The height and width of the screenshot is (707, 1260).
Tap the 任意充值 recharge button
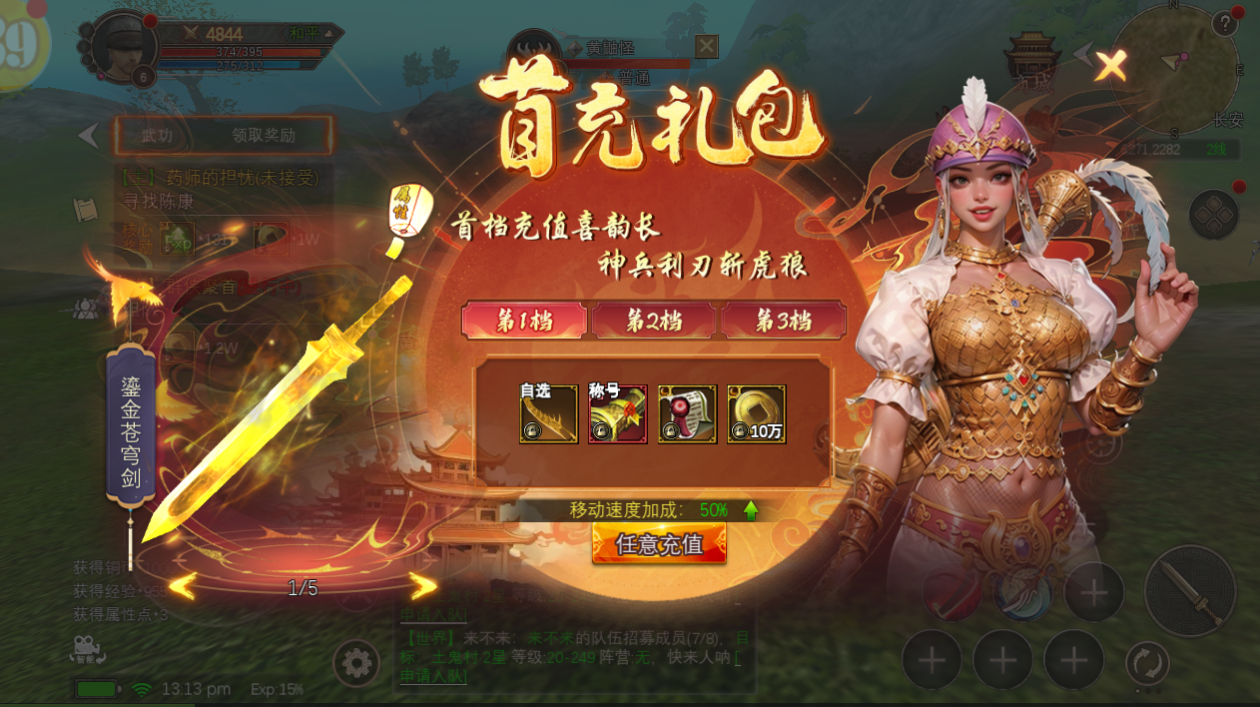[659, 544]
